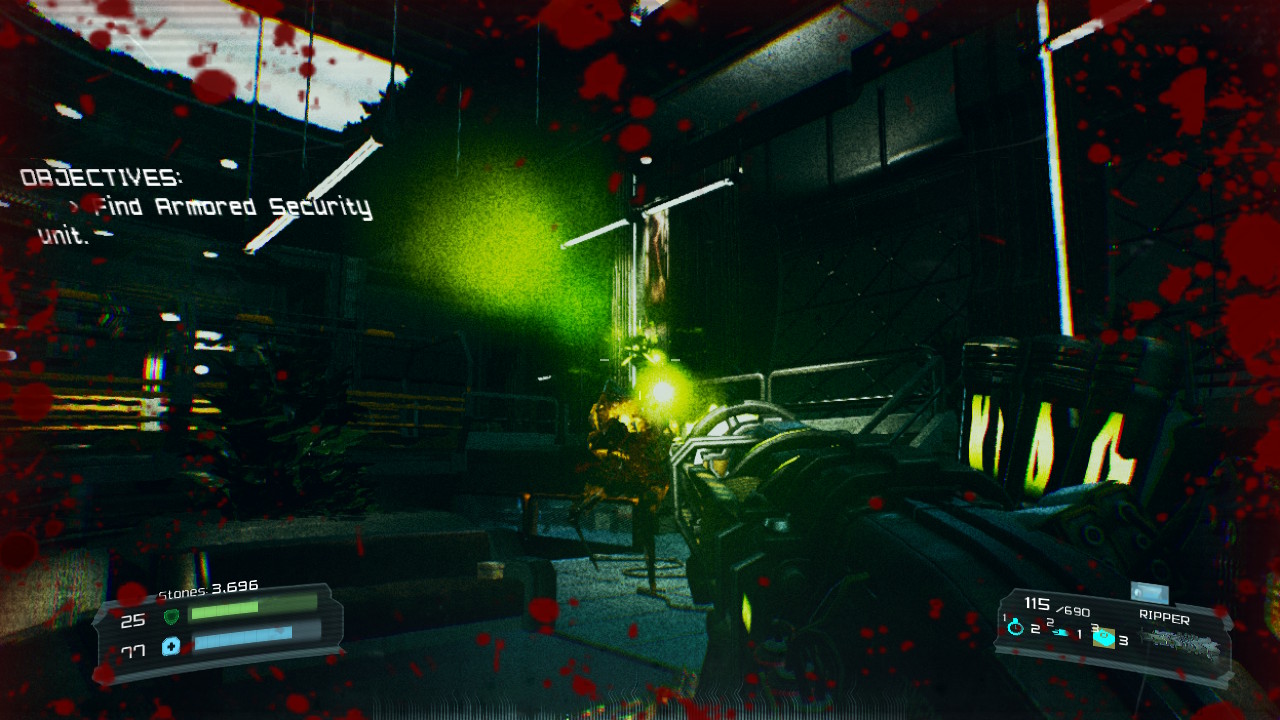Viewport: 1280px width, 720px height.
Task: Select the throwing dart in slot 2
Action: 1060,633
